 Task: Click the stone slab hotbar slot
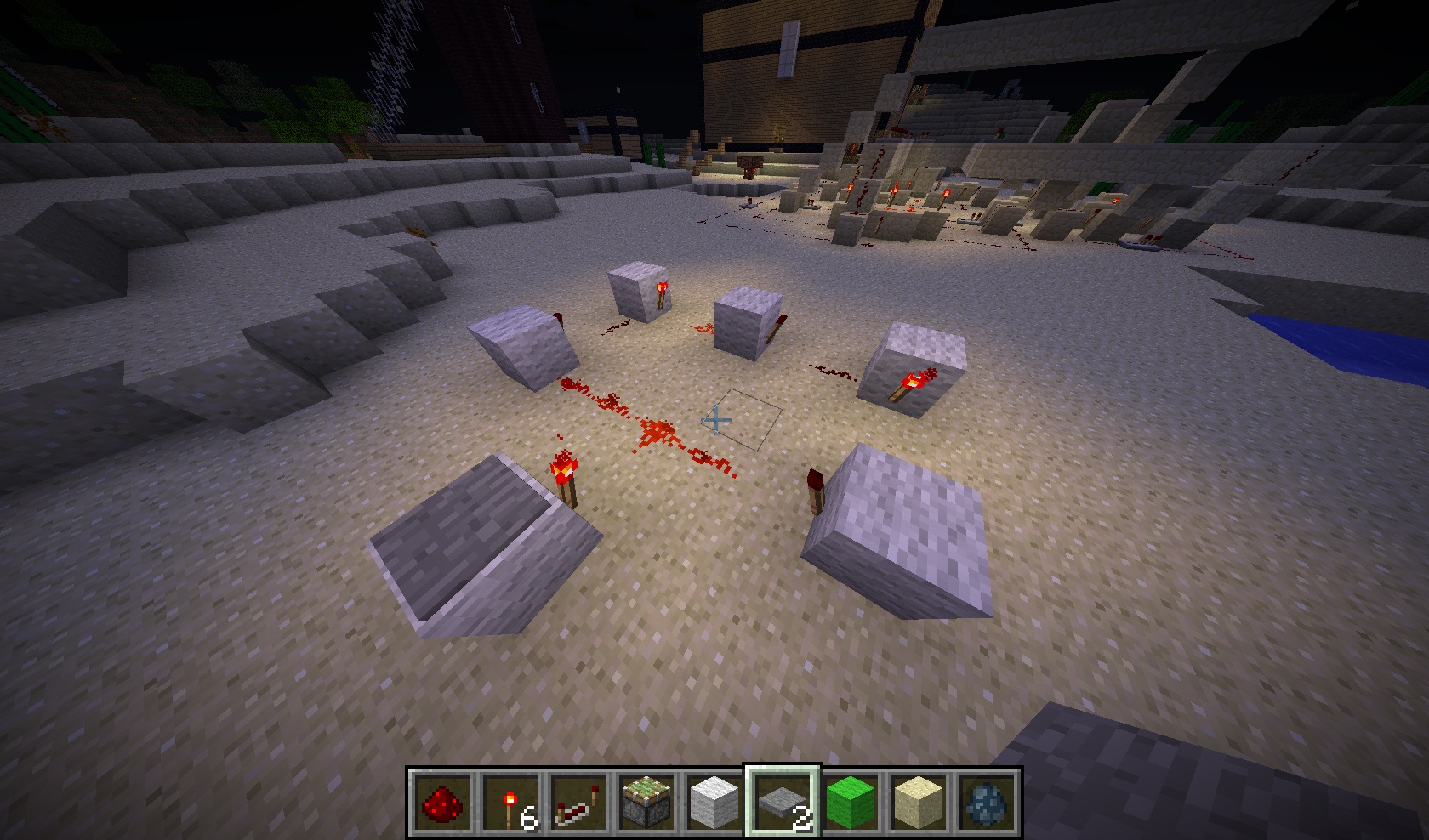coord(783,803)
